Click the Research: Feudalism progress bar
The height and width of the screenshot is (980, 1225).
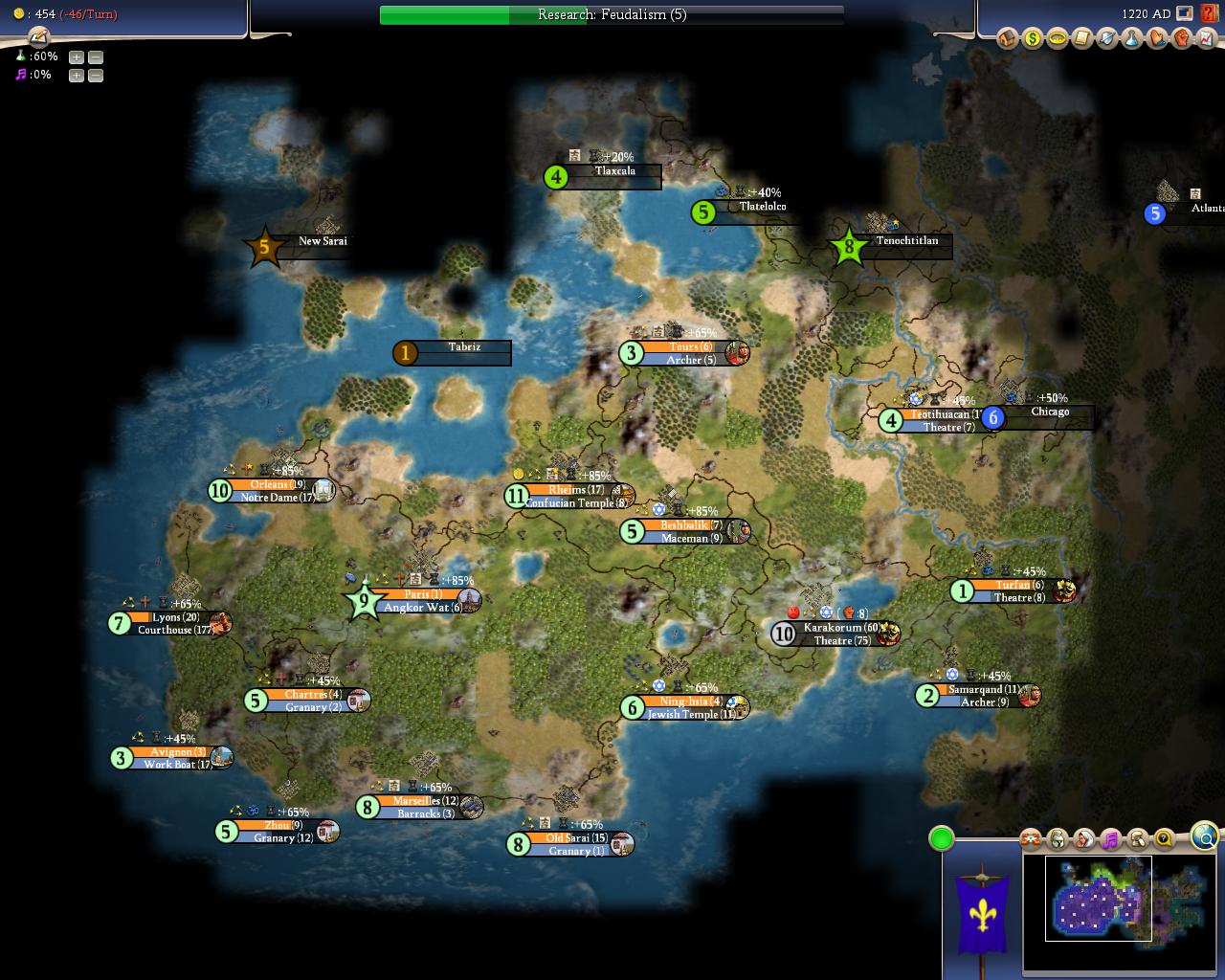[x=612, y=14]
